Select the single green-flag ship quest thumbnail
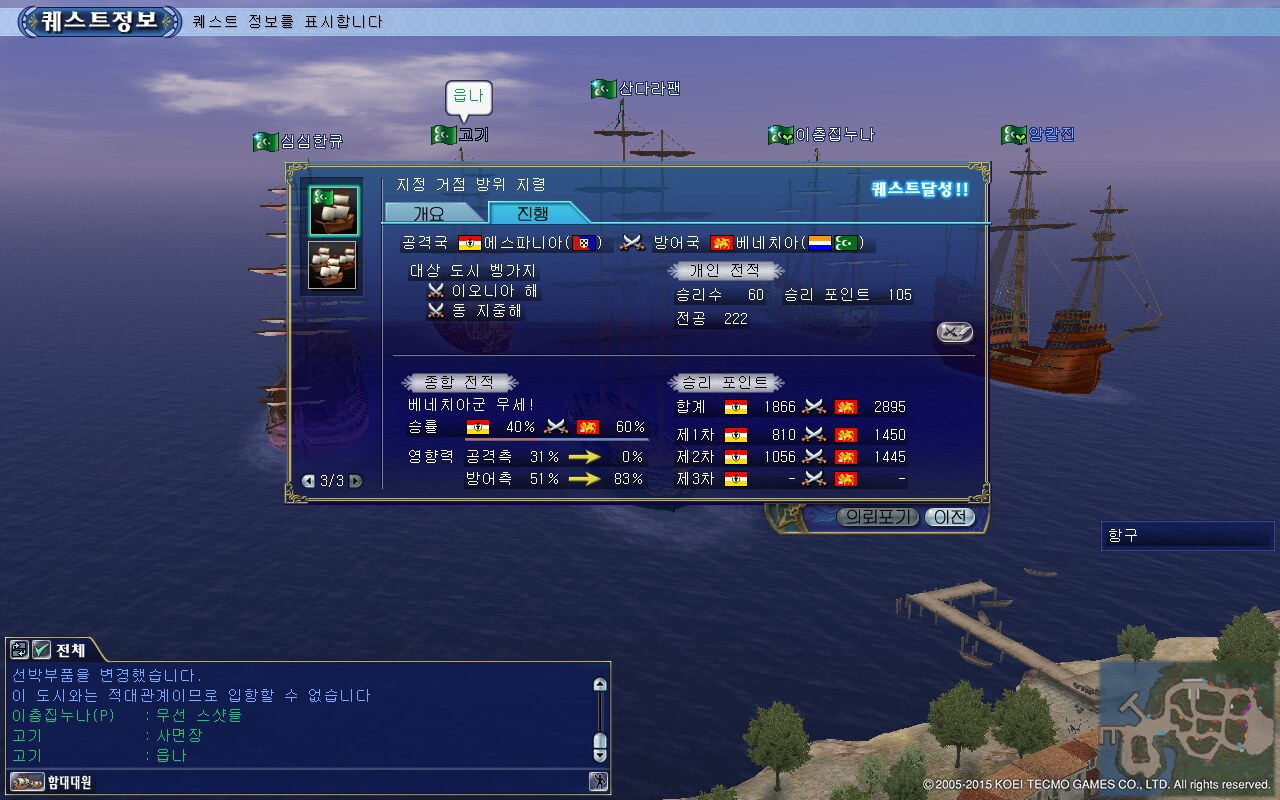 [x=333, y=210]
